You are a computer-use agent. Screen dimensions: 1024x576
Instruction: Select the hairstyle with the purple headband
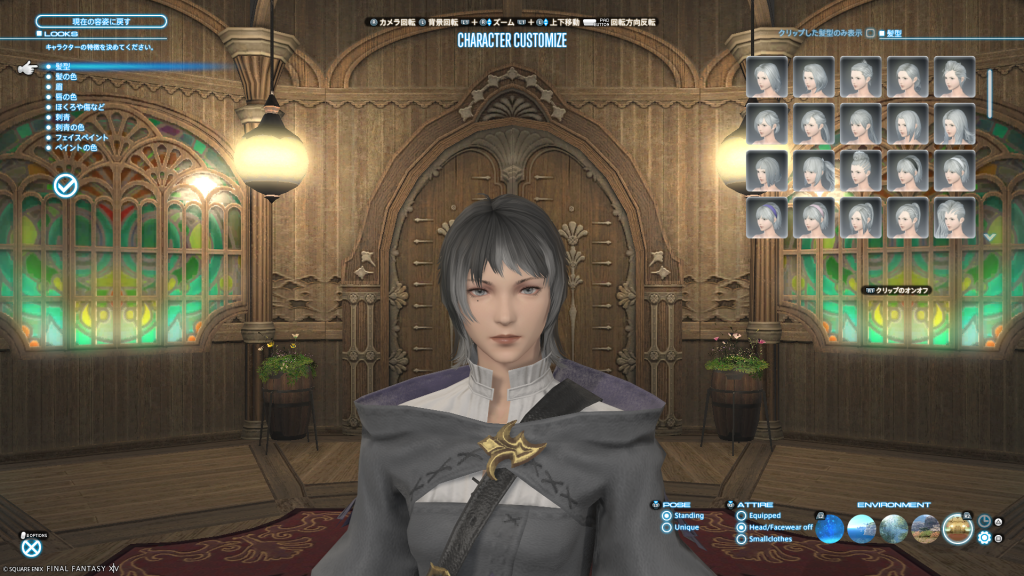click(767, 218)
